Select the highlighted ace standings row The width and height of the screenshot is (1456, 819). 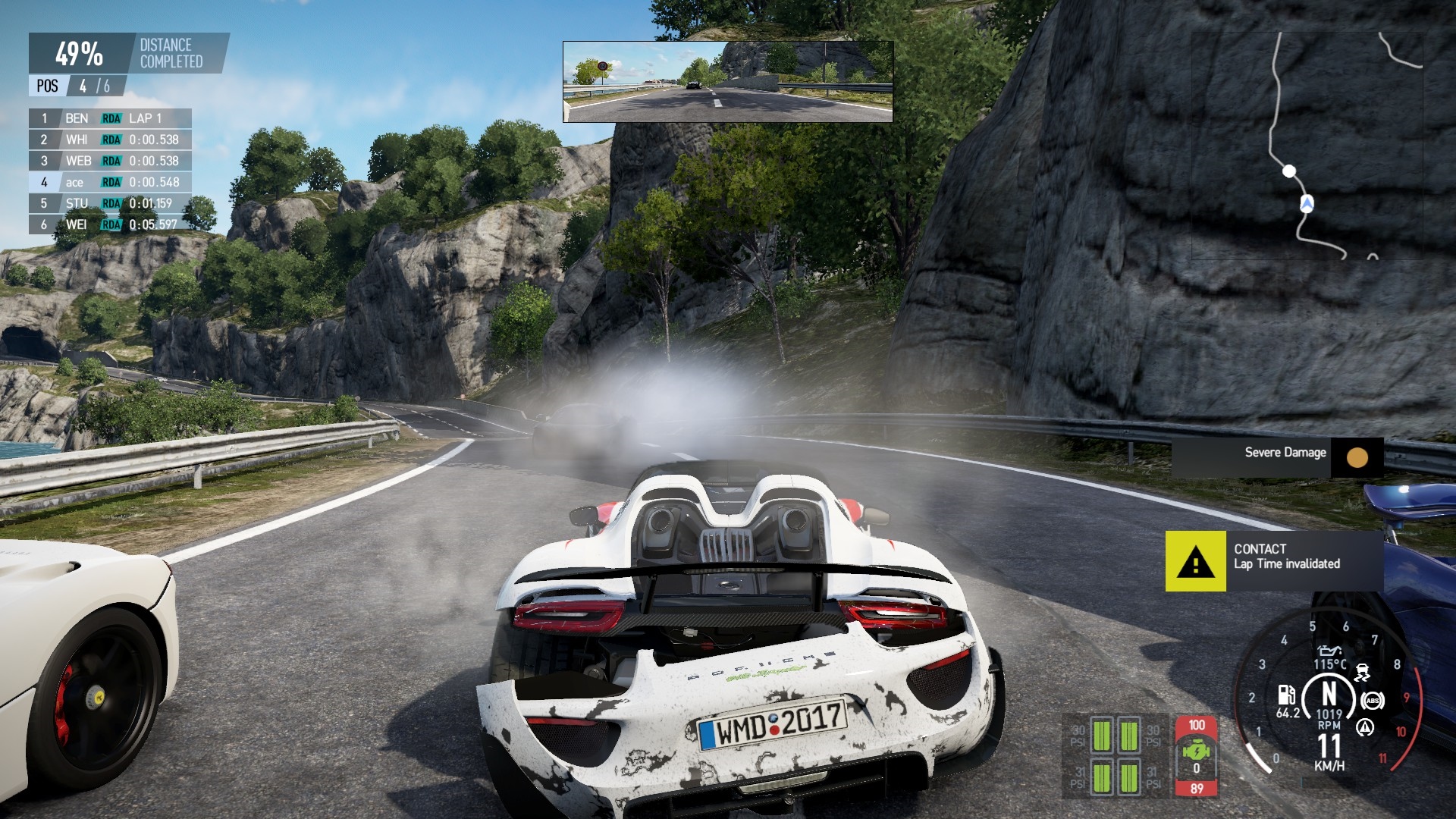tap(110, 182)
